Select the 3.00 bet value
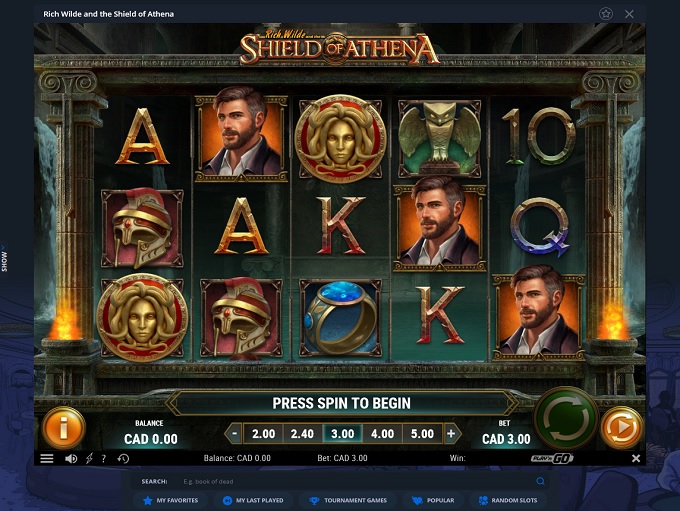Viewport: 680px width, 511px height. coord(342,434)
